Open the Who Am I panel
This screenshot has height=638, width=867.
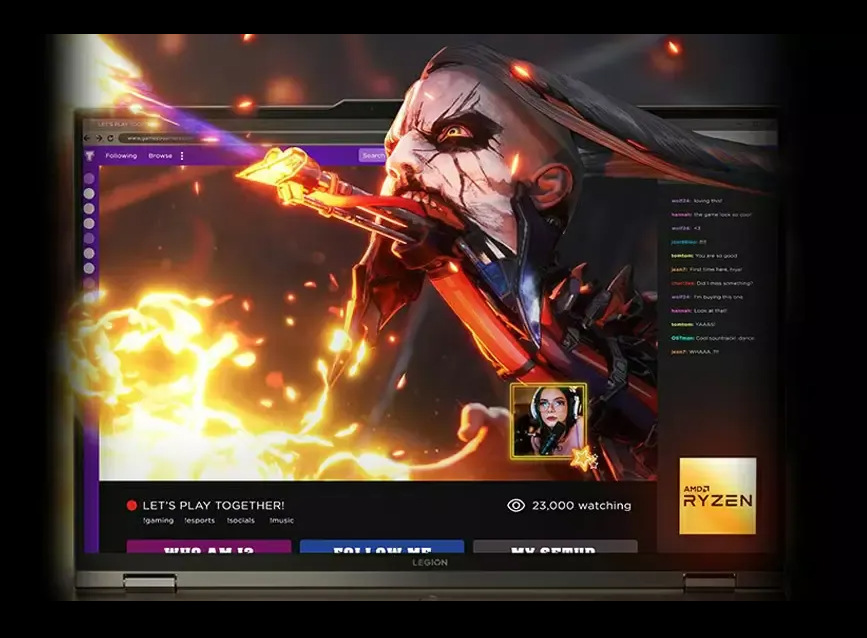(x=209, y=548)
